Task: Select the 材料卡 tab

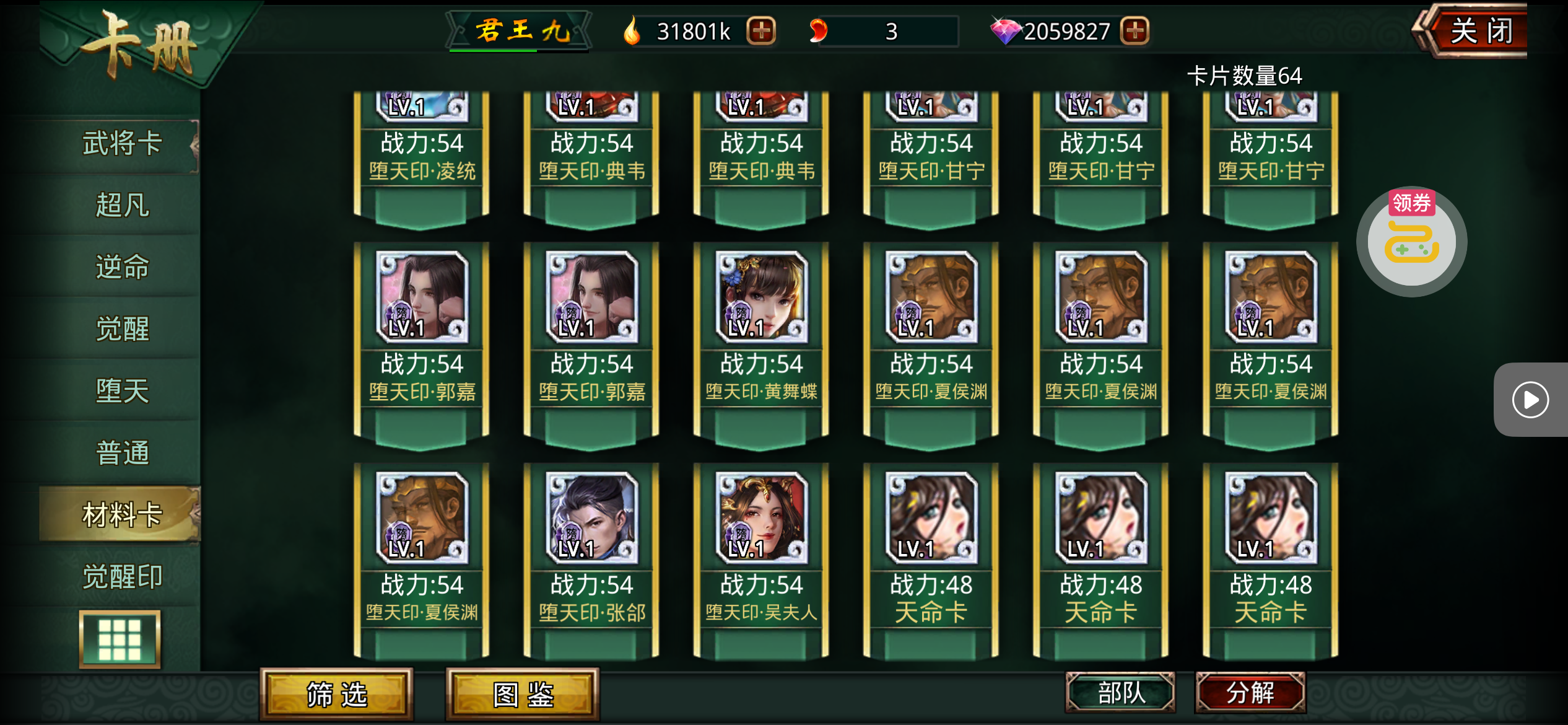Action: pos(122,515)
